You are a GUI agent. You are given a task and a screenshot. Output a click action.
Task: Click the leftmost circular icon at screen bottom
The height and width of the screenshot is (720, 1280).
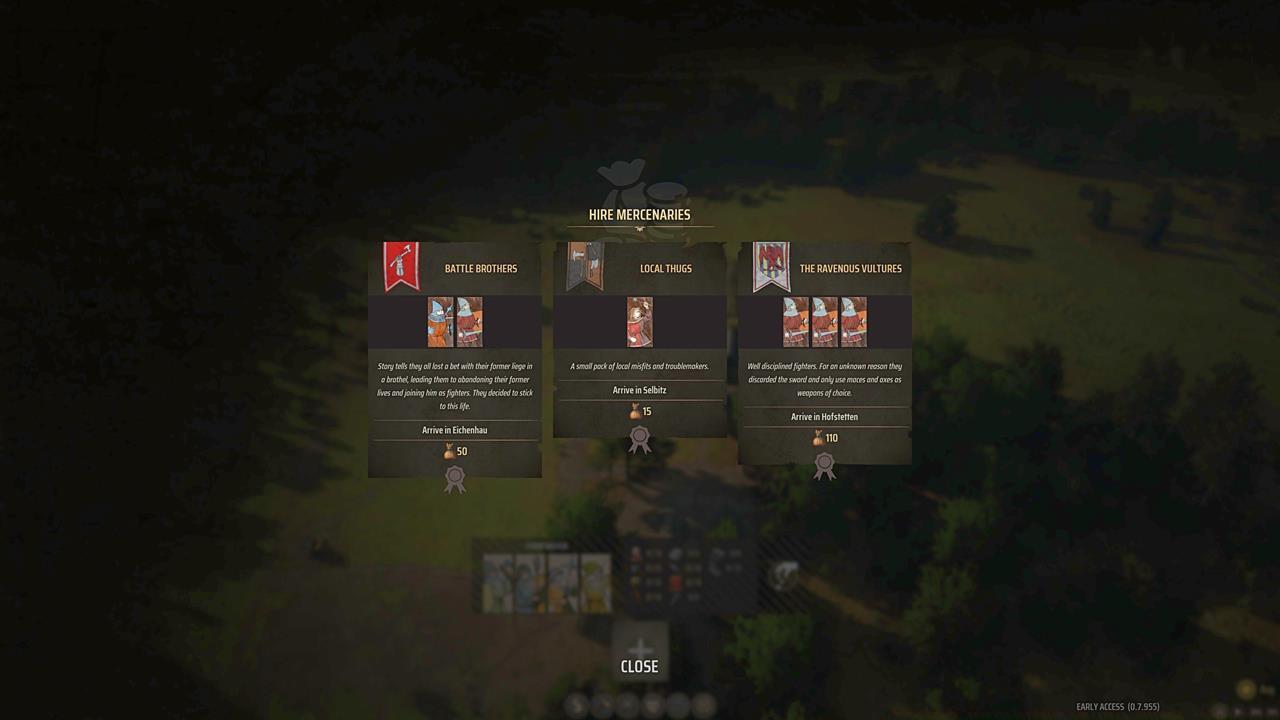tap(575, 705)
